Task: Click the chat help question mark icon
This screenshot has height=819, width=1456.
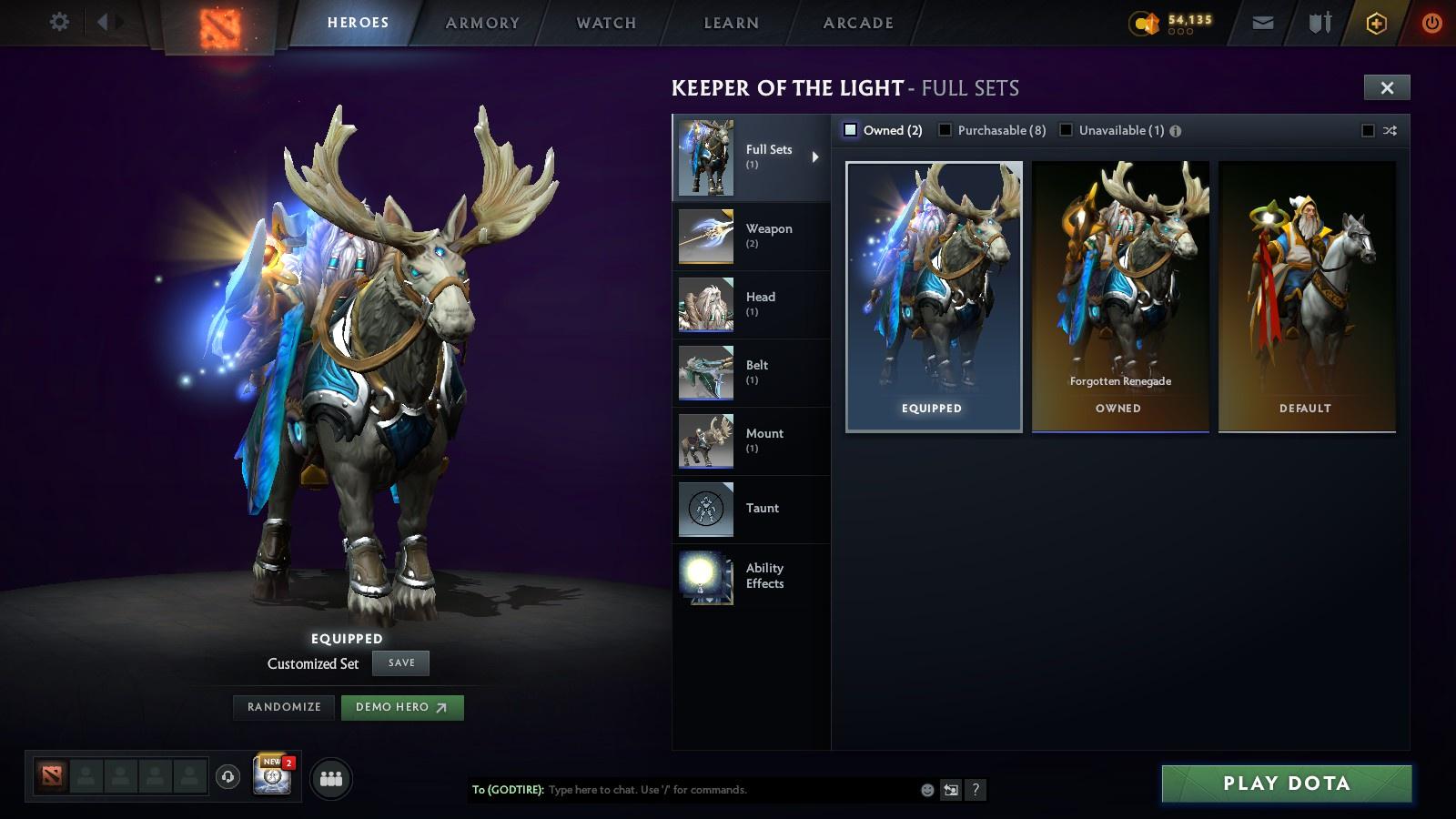Action: tap(974, 790)
